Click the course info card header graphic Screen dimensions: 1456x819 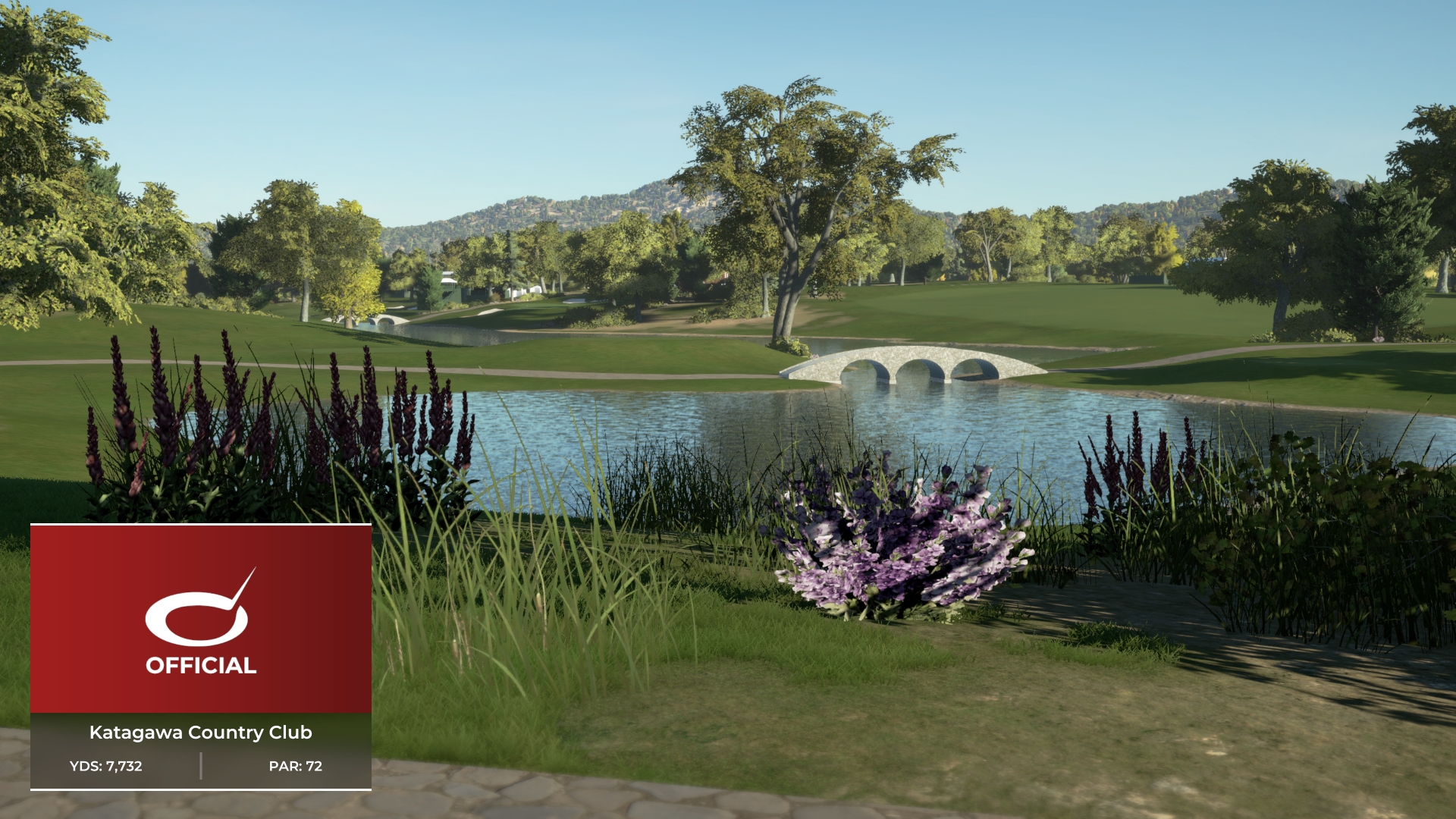pos(201,614)
